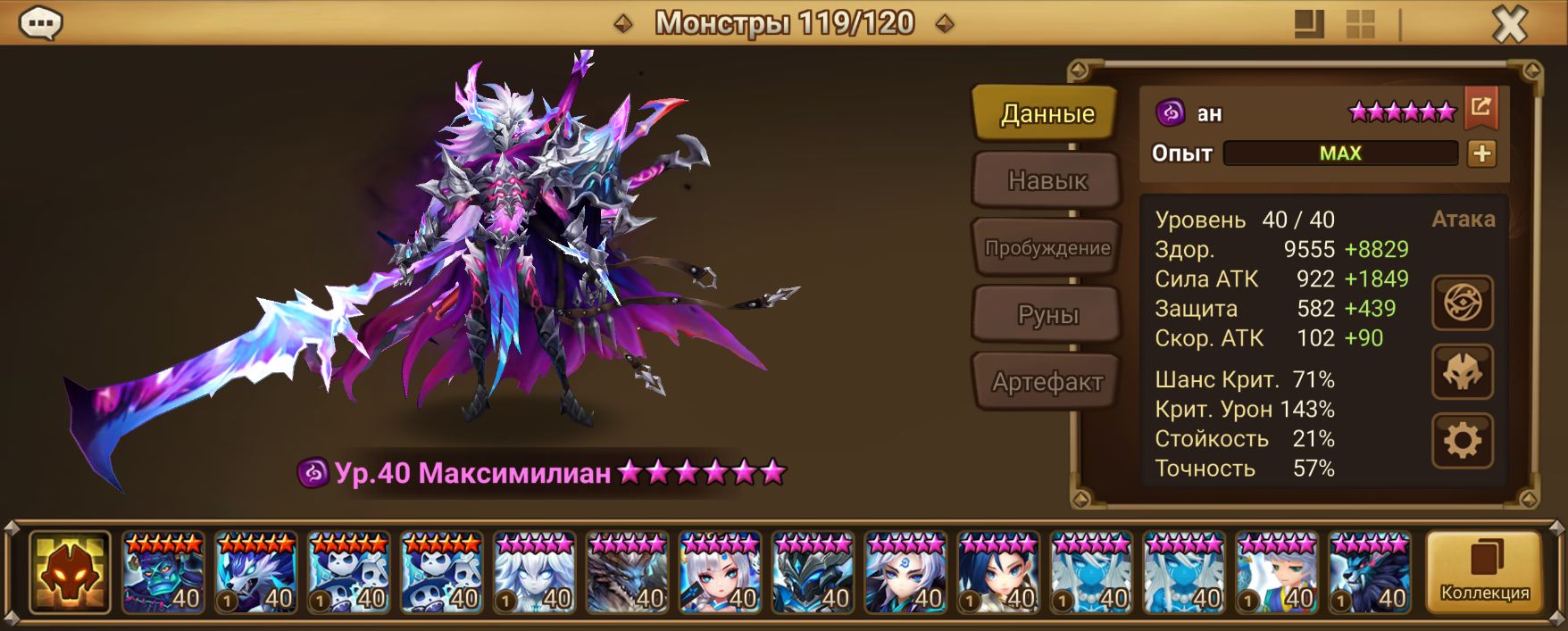1568x631 pixels.
Task: Open the Навык tab
Action: [x=1047, y=180]
